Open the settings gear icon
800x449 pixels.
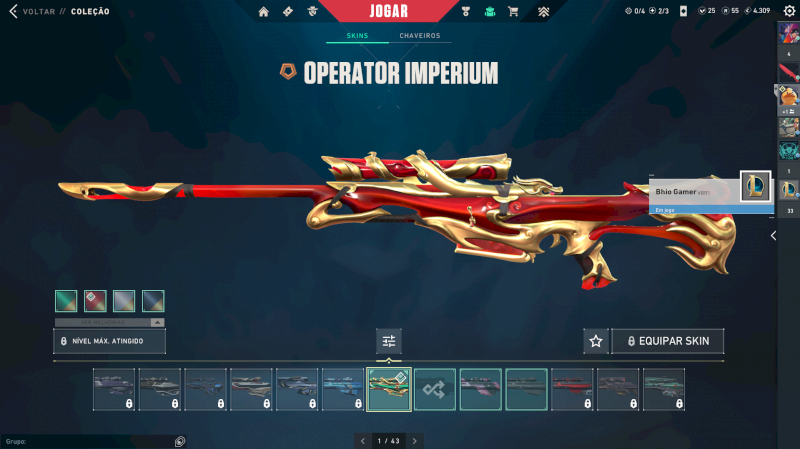pyautogui.click(x=789, y=11)
